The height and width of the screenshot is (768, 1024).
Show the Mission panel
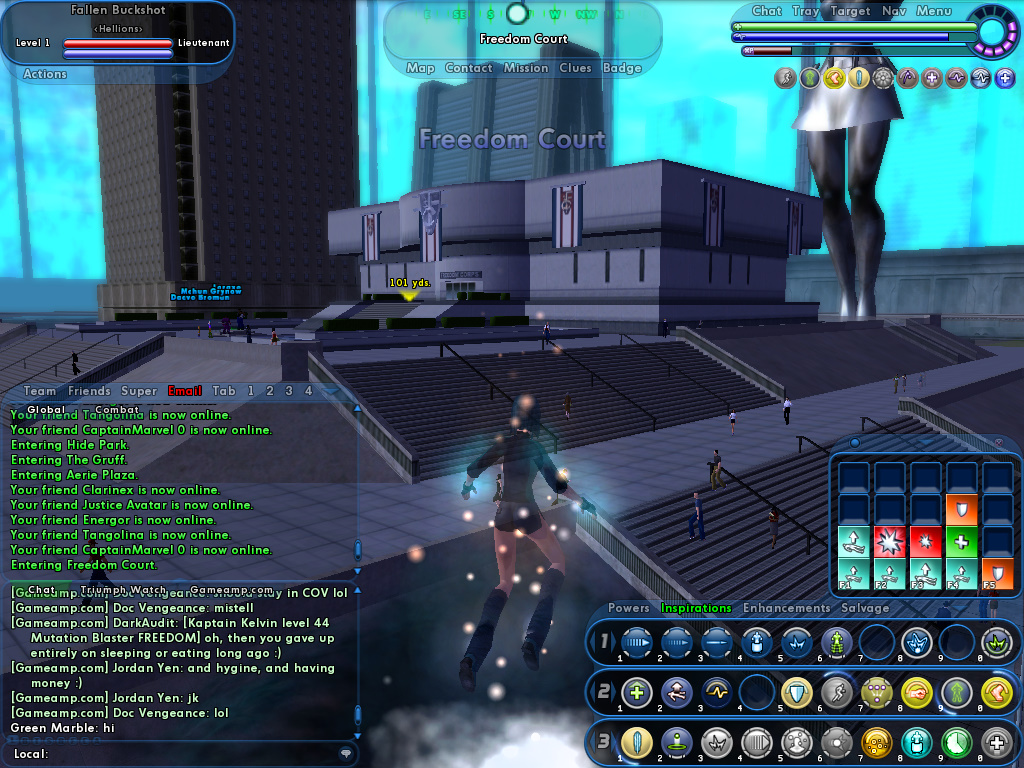(526, 68)
